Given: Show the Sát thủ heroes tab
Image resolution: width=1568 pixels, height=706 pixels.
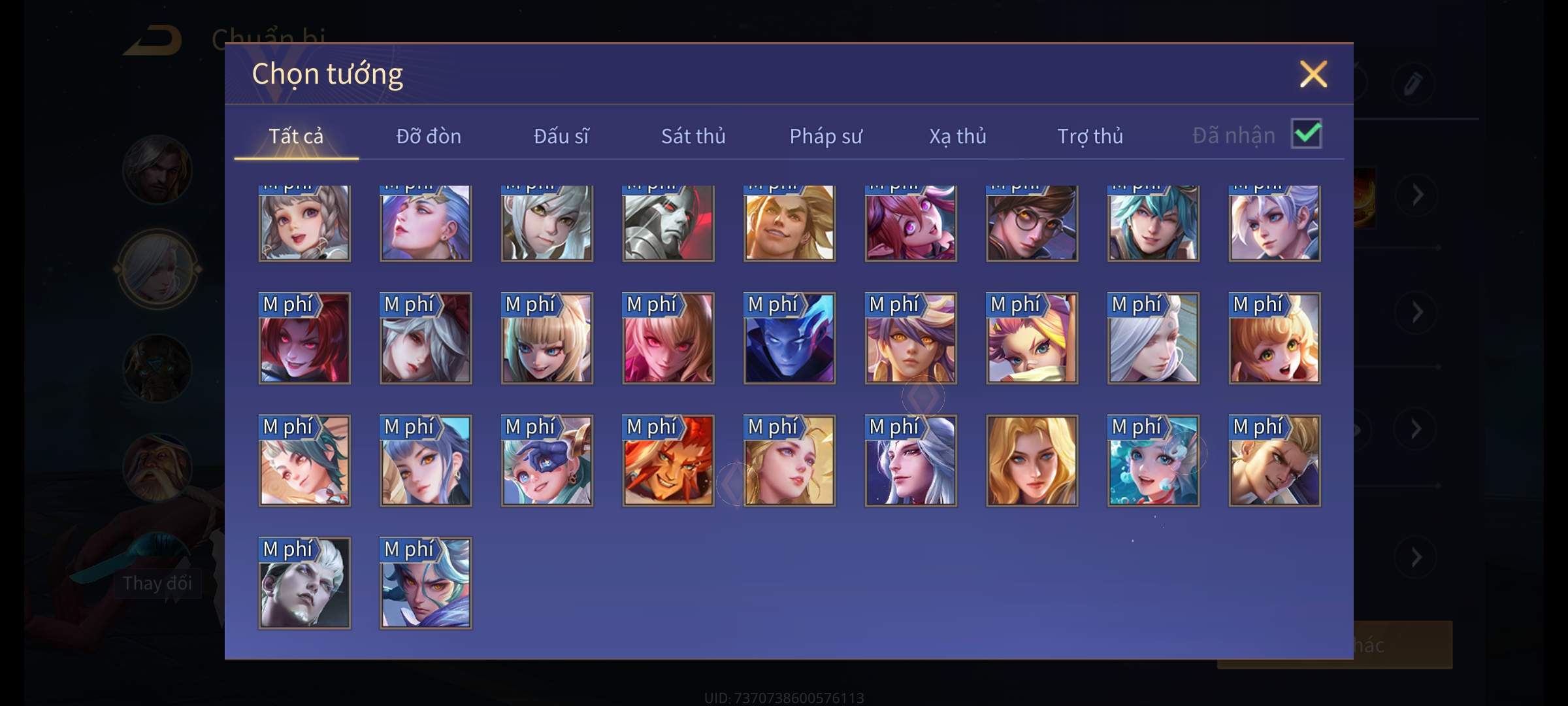Looking at the screenshot, I should 693,136.
